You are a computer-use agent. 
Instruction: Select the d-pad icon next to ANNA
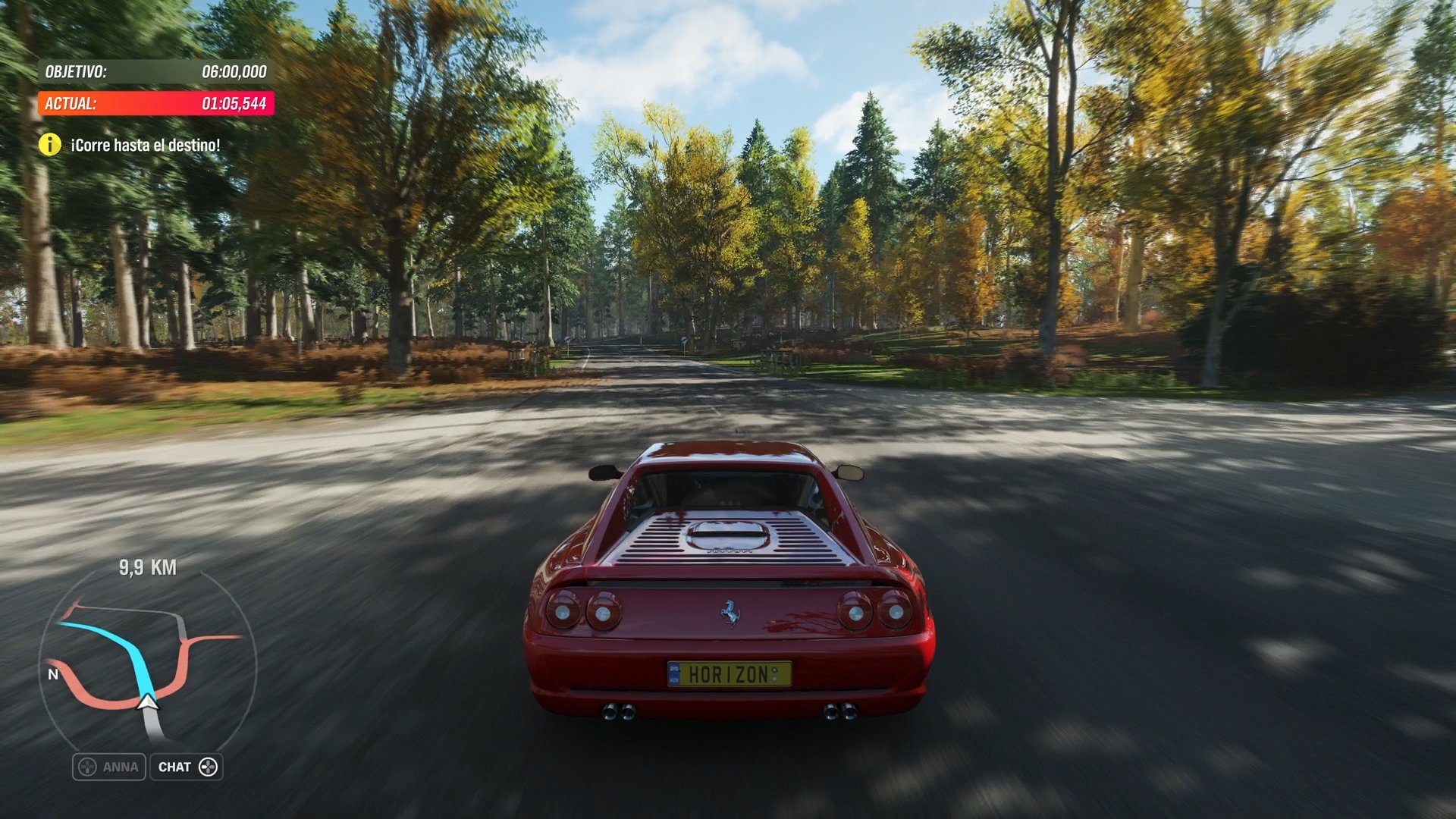(86, 767)
